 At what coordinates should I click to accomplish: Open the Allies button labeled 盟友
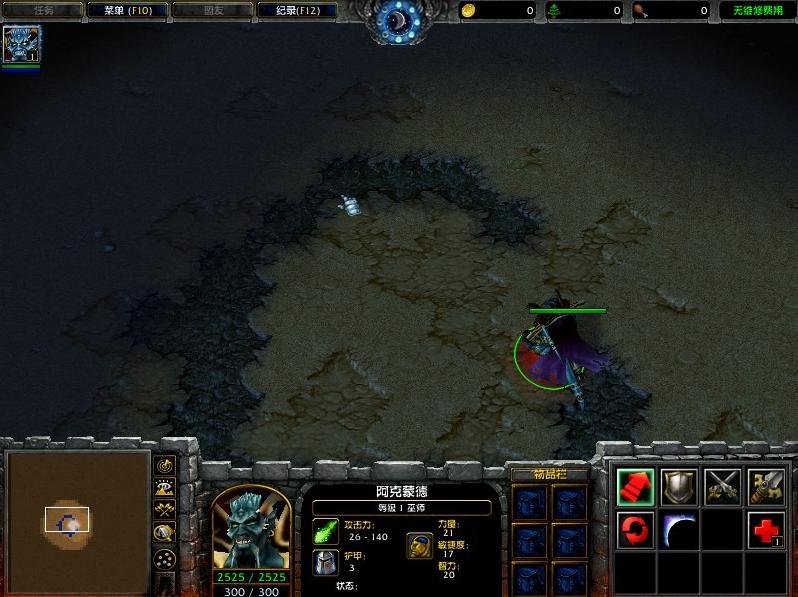pos(212,11)
